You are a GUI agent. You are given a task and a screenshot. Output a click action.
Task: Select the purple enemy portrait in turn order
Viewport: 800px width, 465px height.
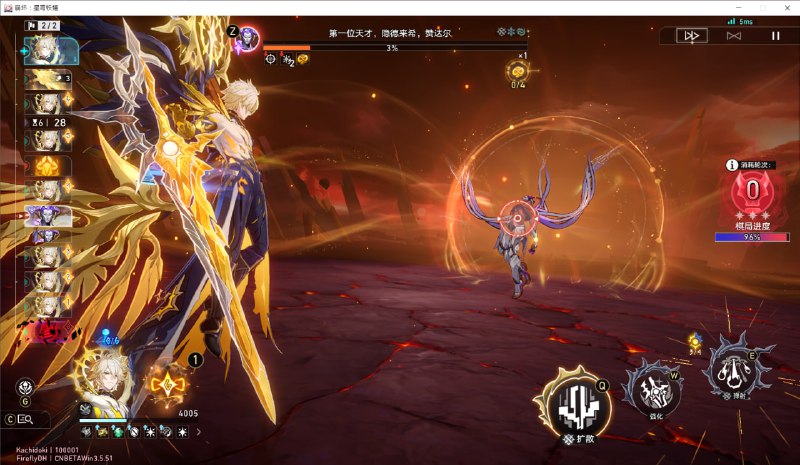pos(44,215)
